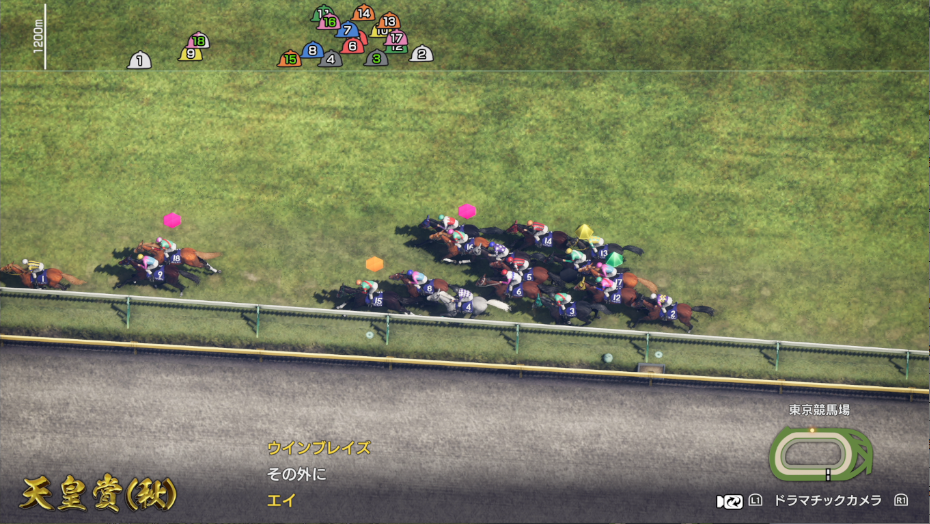Image resolution: width=930 pixels, height=524 pixels.
Task: Pick the blue number 8 helmet marker
Action: 312,50
